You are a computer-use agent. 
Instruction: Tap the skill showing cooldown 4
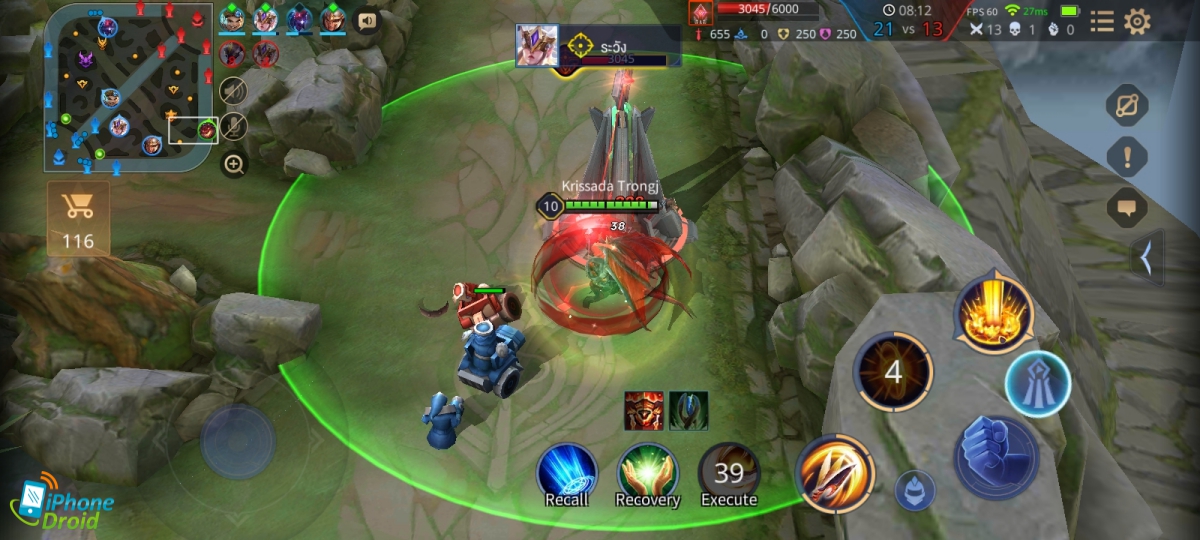(893, 373)
